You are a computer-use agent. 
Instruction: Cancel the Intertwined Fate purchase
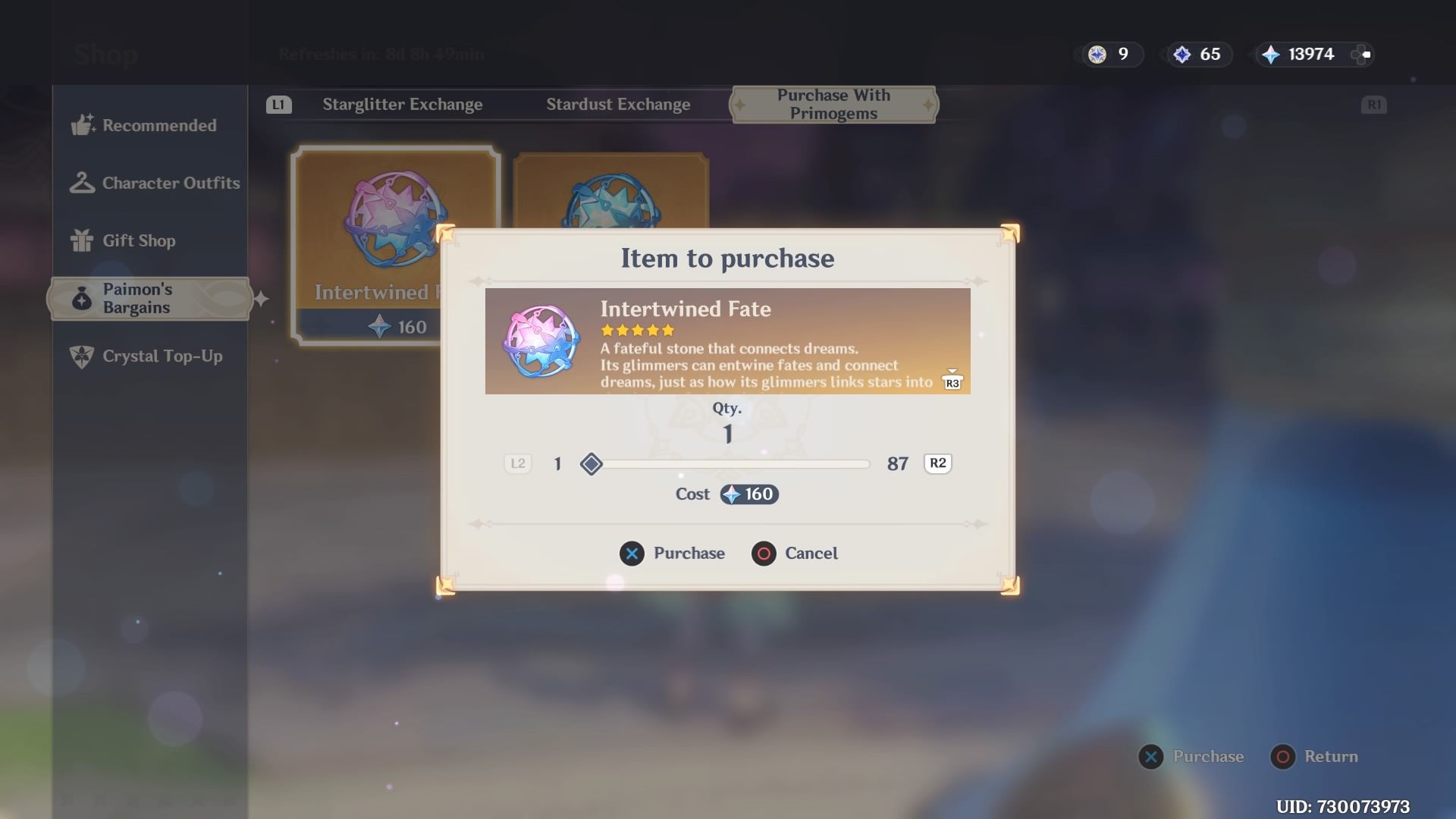[794, 554]
